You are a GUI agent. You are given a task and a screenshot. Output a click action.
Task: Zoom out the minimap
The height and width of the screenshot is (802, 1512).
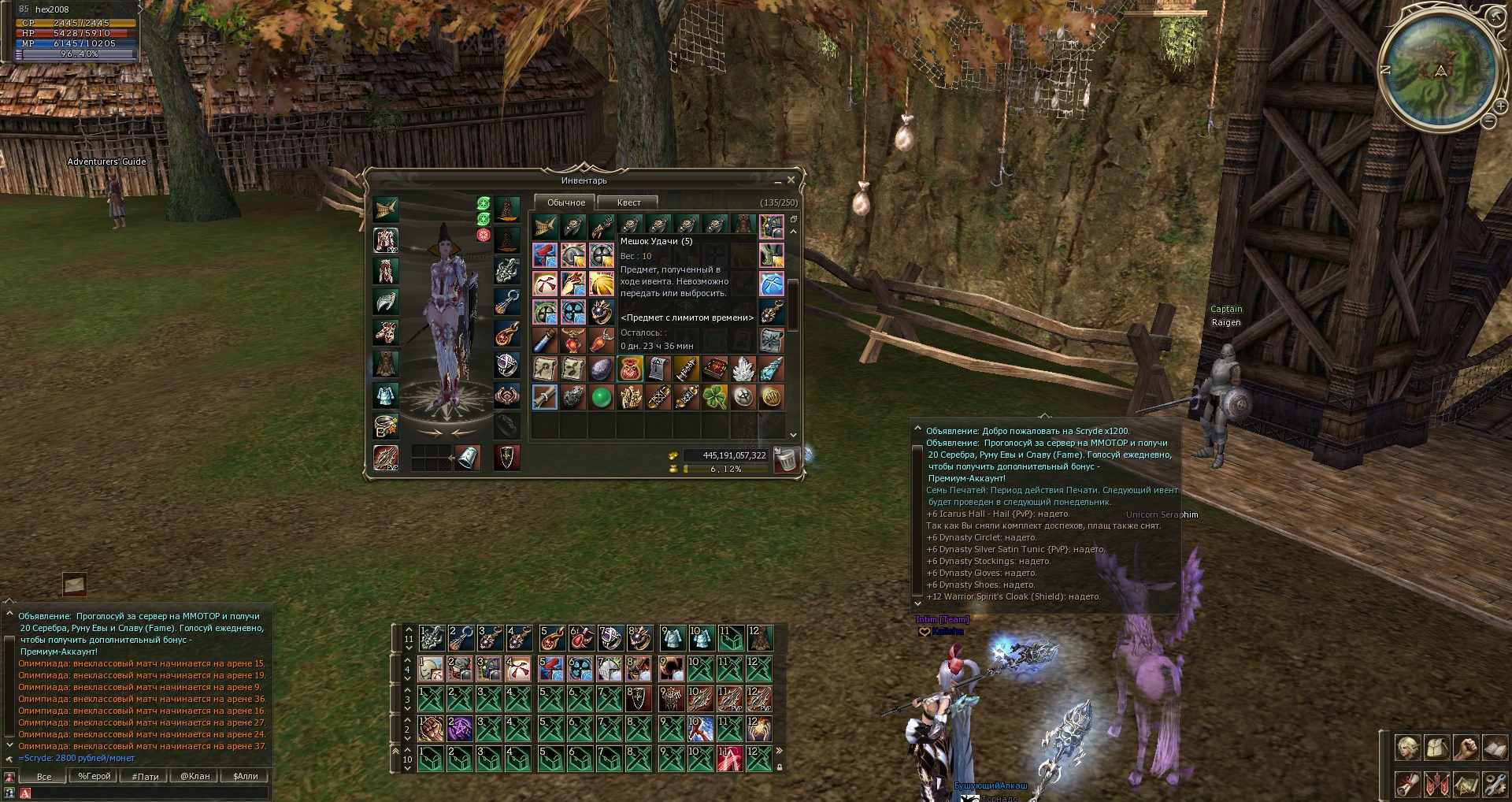pyautogui.click(x=1488, y=121)
